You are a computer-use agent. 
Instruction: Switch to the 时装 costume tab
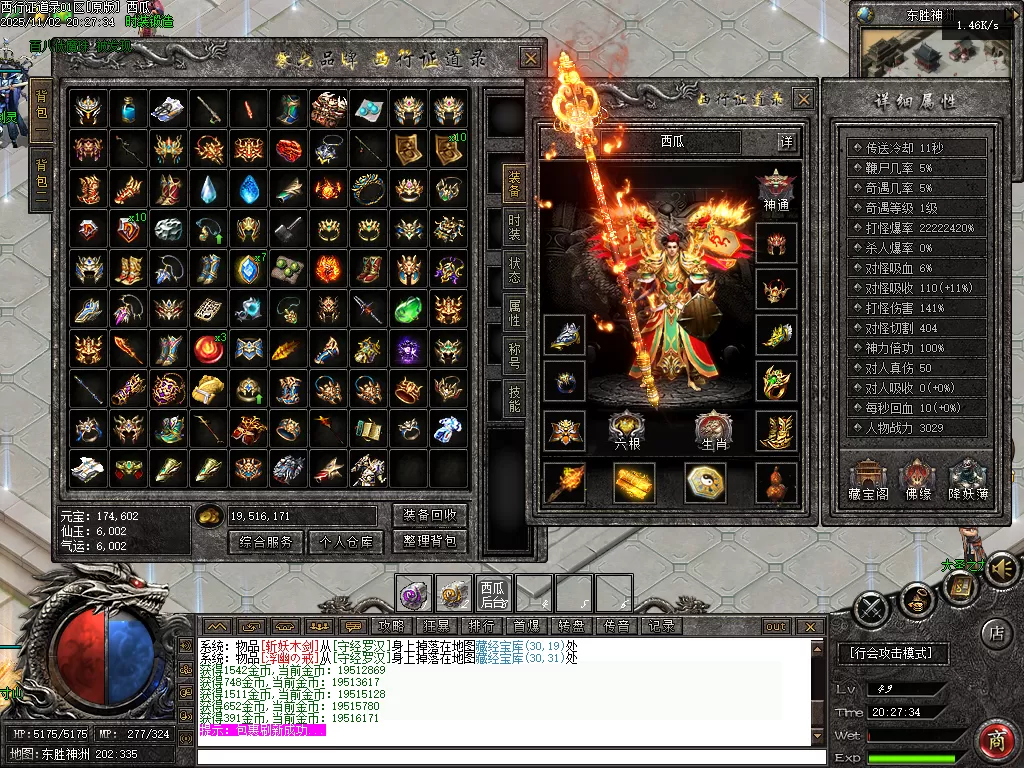pos(514,228)
